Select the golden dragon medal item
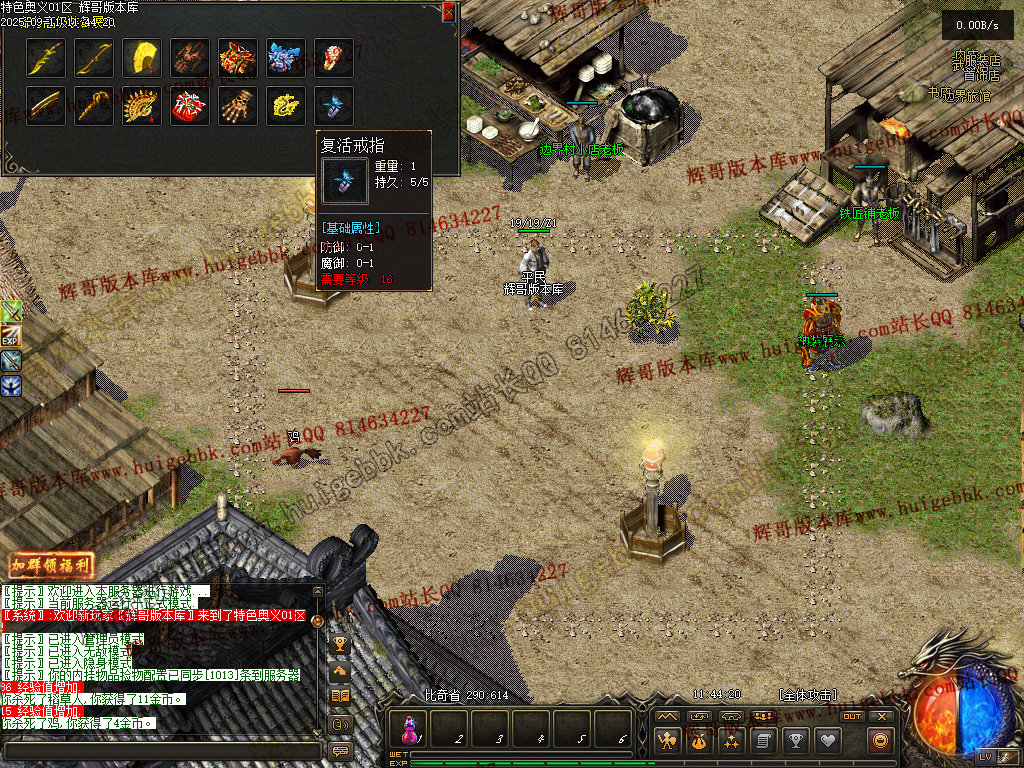This screenshot has width=1024, height=768. pos(286,105)
